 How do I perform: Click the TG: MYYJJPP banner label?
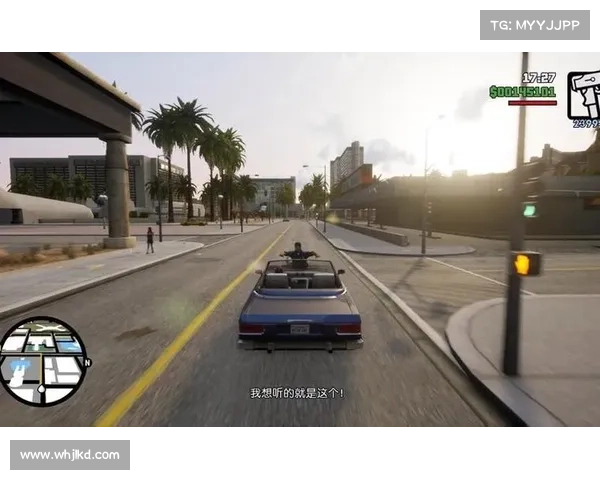tap(535, 24)
